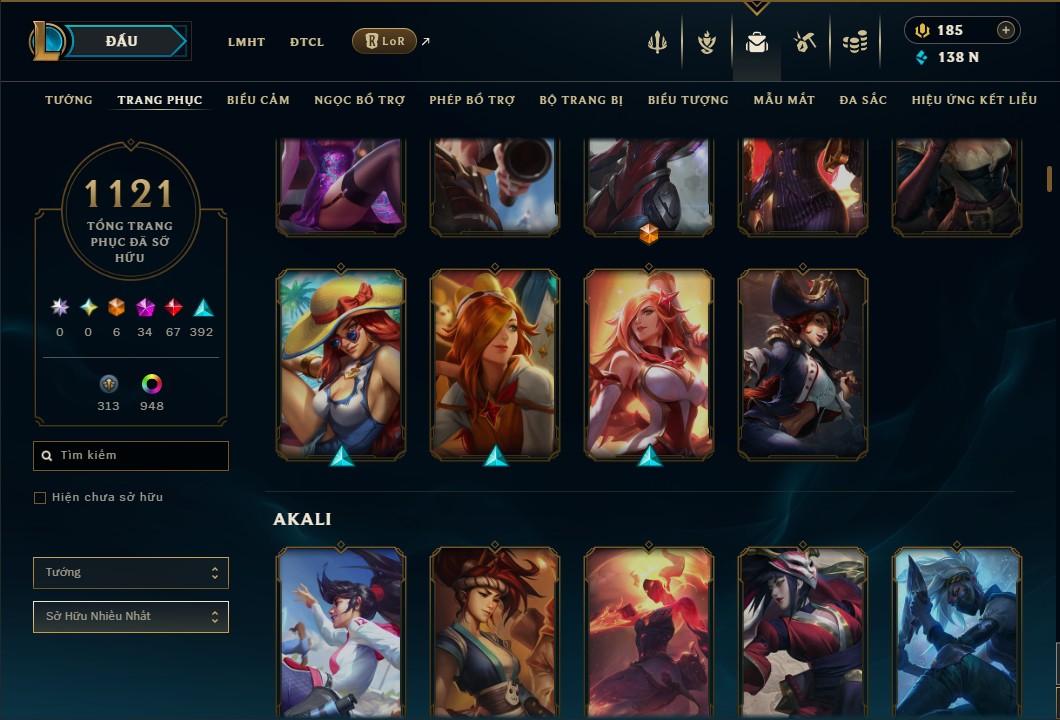Go to the BIỂU TƯỢNG tab
Screen dimensions: 1060x720
[x=688, y=100]
